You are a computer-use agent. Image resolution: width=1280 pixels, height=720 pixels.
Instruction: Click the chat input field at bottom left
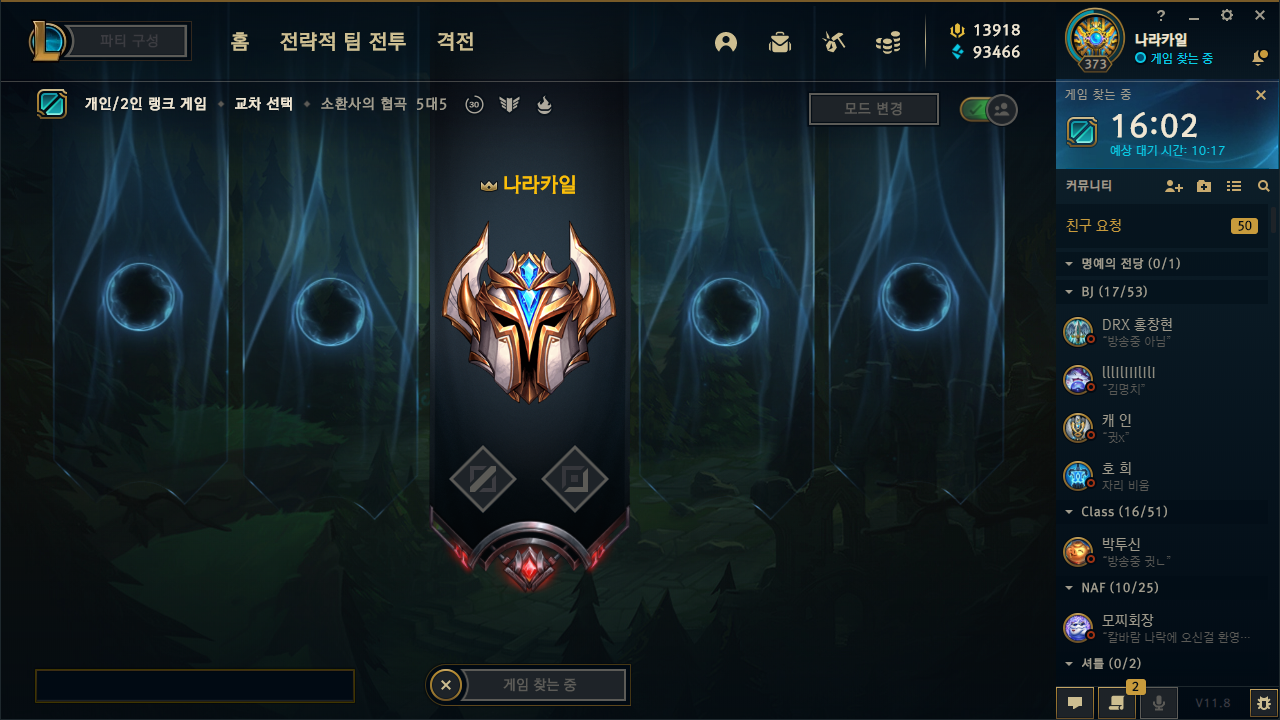click(x=194, y=685)
